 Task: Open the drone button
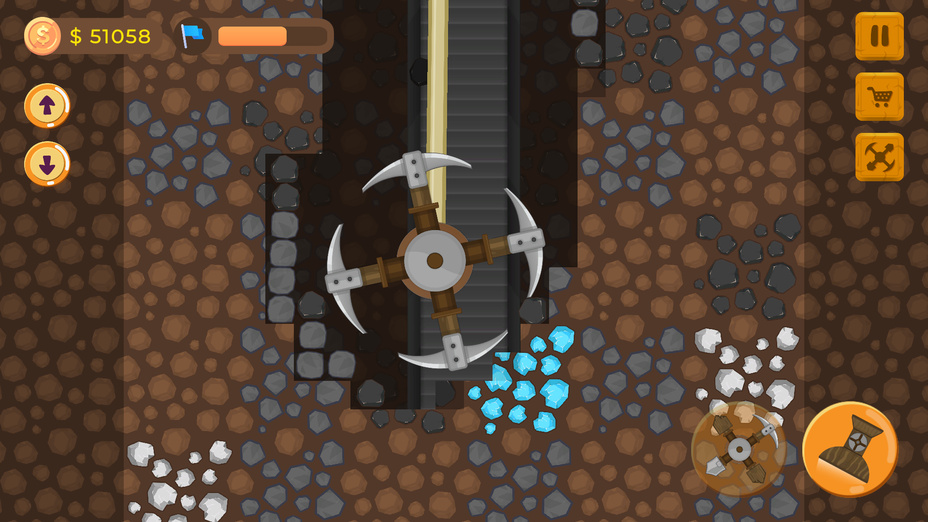coord(879,157)
